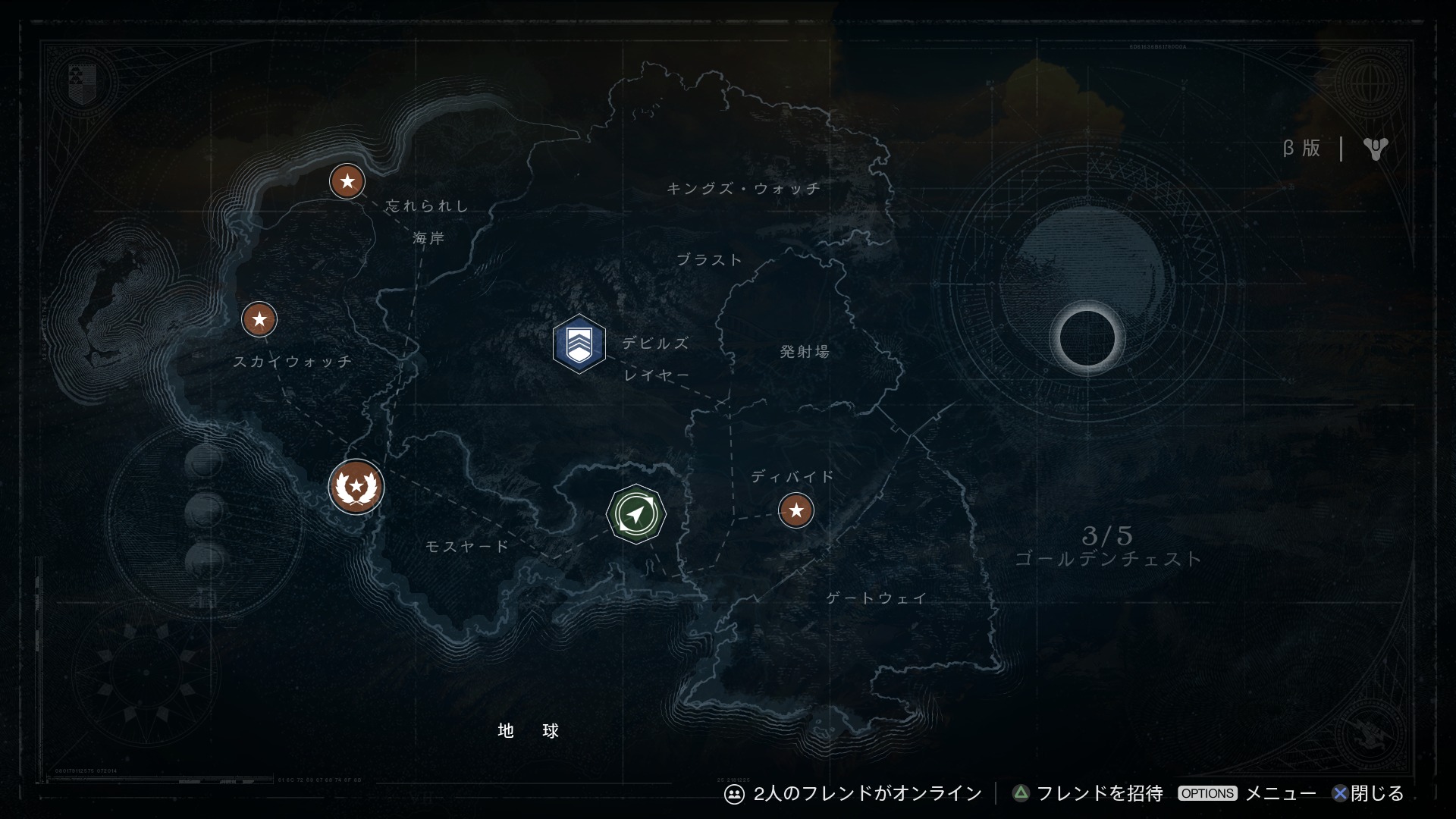Screen dimensions: 1456x819
Task: Select the story mission star near 忘れられし海岸
Action: point(347,182)
